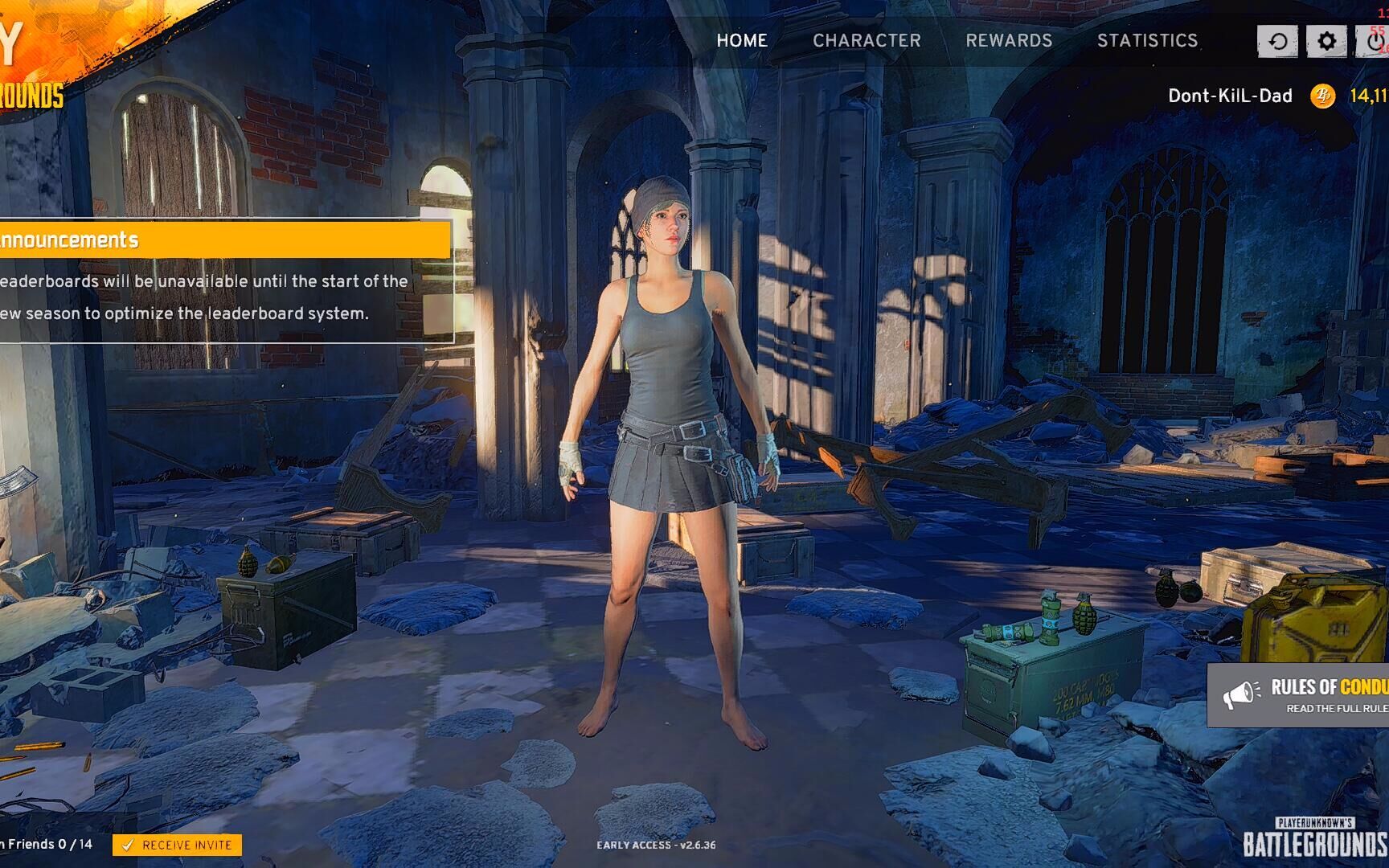This screenshot has height=868, width=1389.
Task: Click the Dont-KilL-Dad player name
Action: pos(1229,96)
